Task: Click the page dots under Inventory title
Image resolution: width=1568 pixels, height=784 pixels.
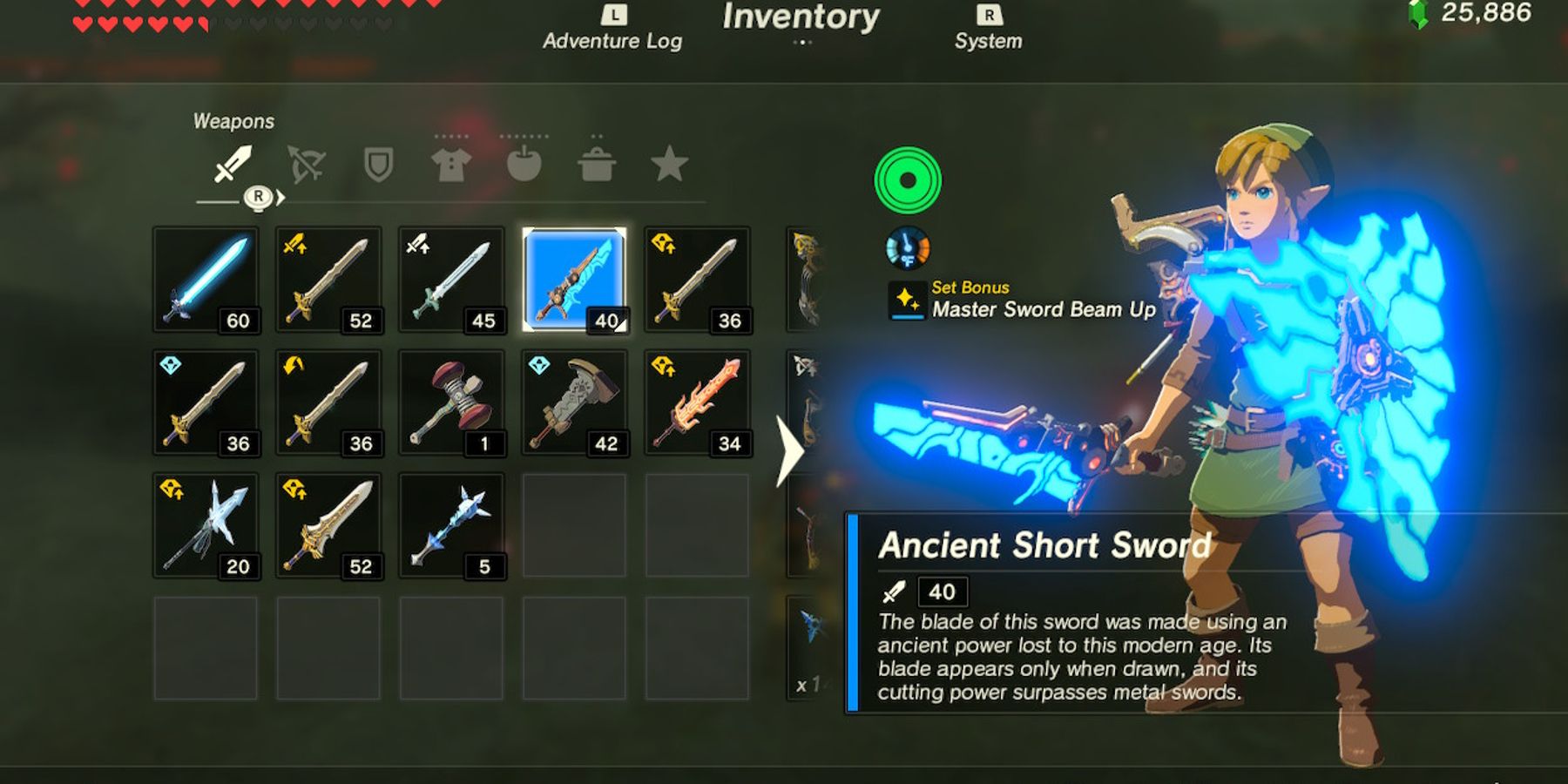Action: coord(801,42)
